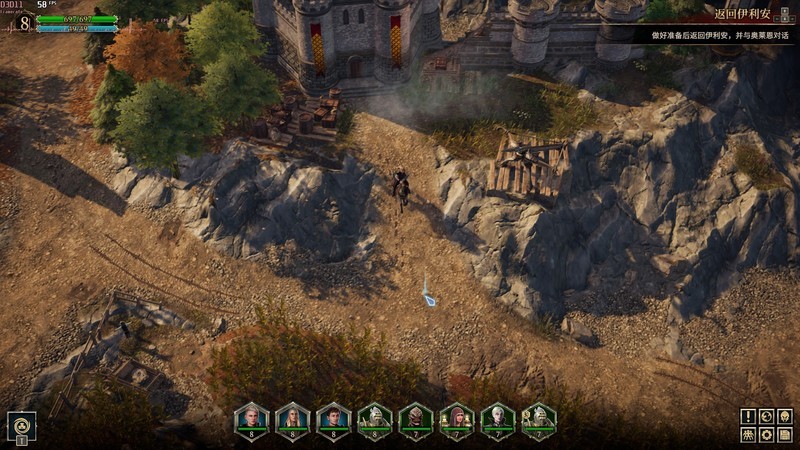The width and height of the screenshot is (800, 450).
Task: Choose the level 7 armored knight portrait
Action: 538,418
